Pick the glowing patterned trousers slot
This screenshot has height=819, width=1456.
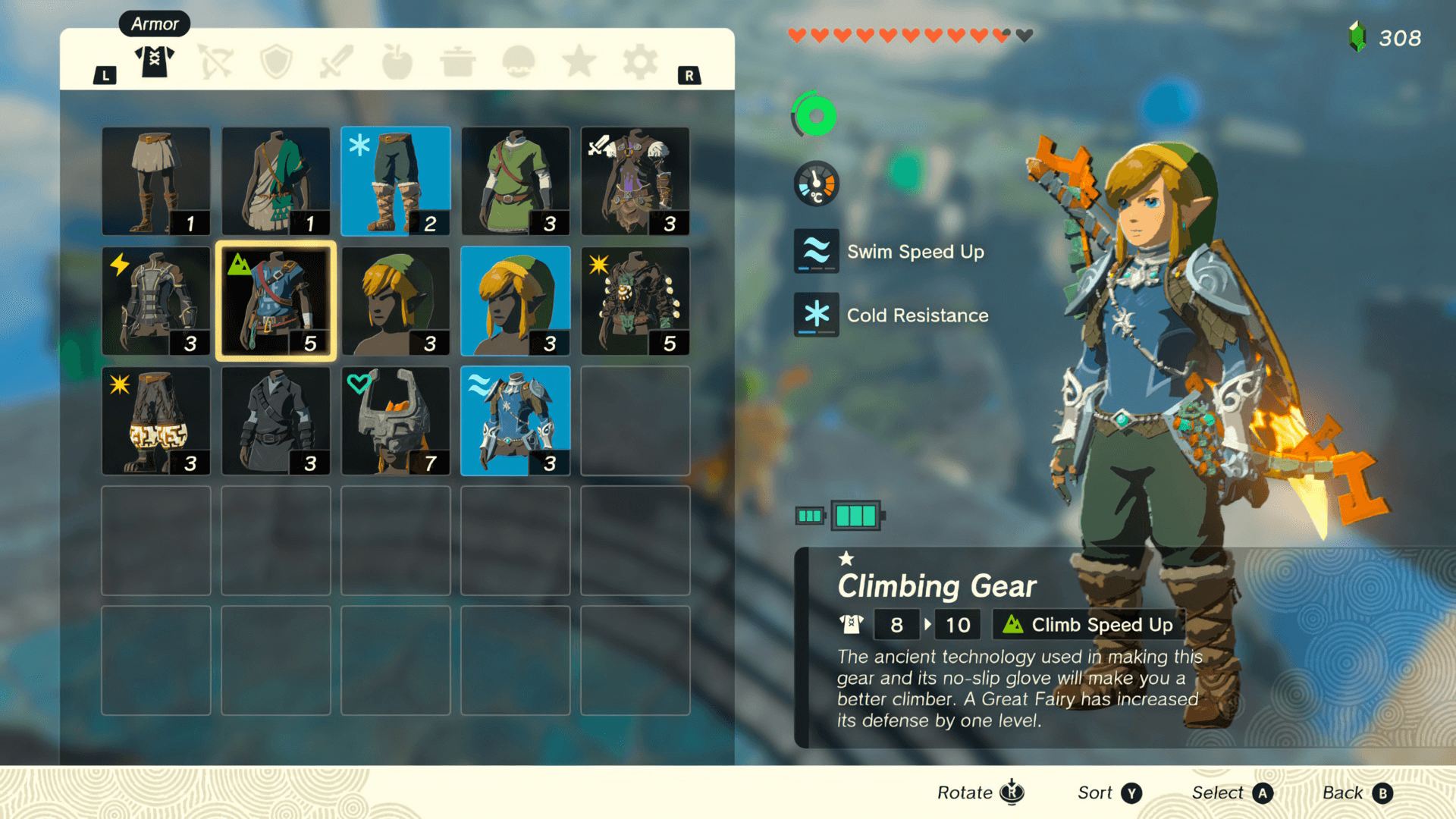click(156, 421)
